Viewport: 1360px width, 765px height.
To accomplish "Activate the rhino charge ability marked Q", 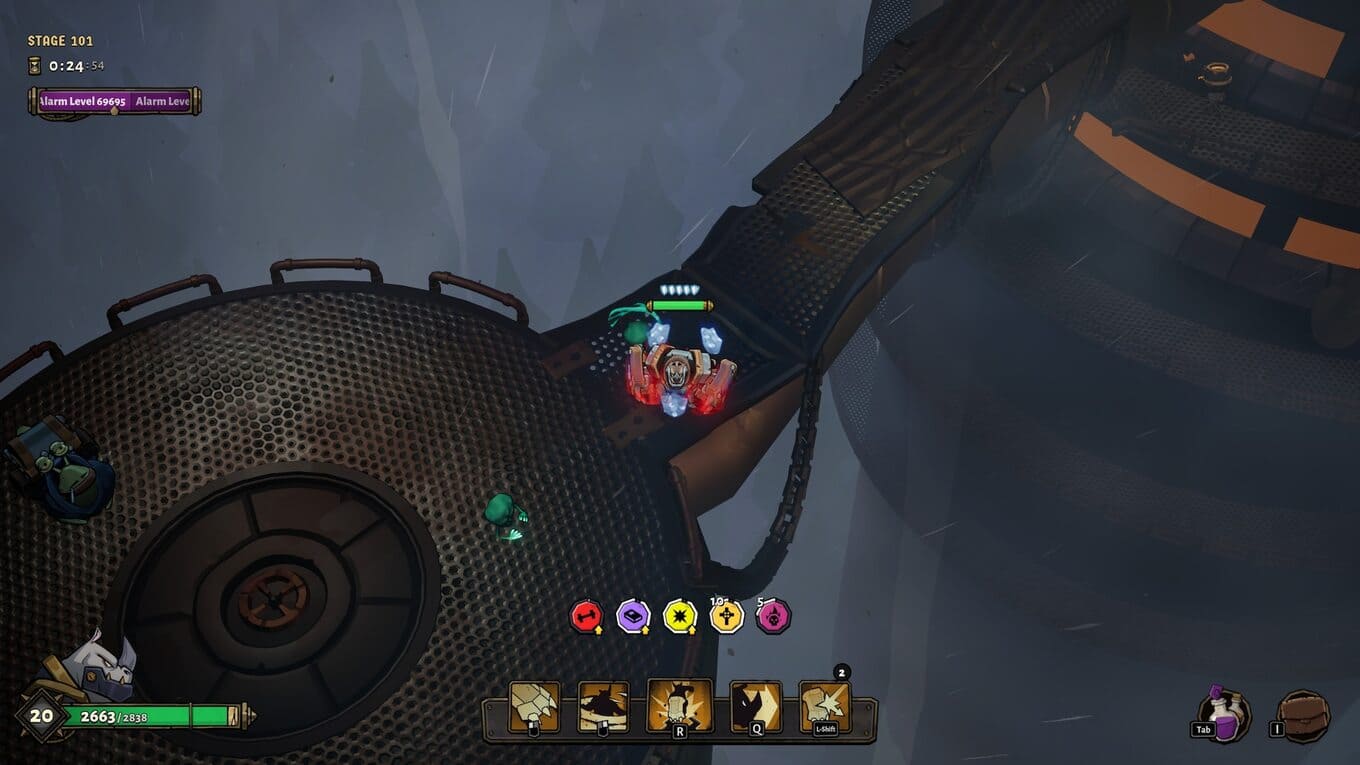I will coord(755,706).
